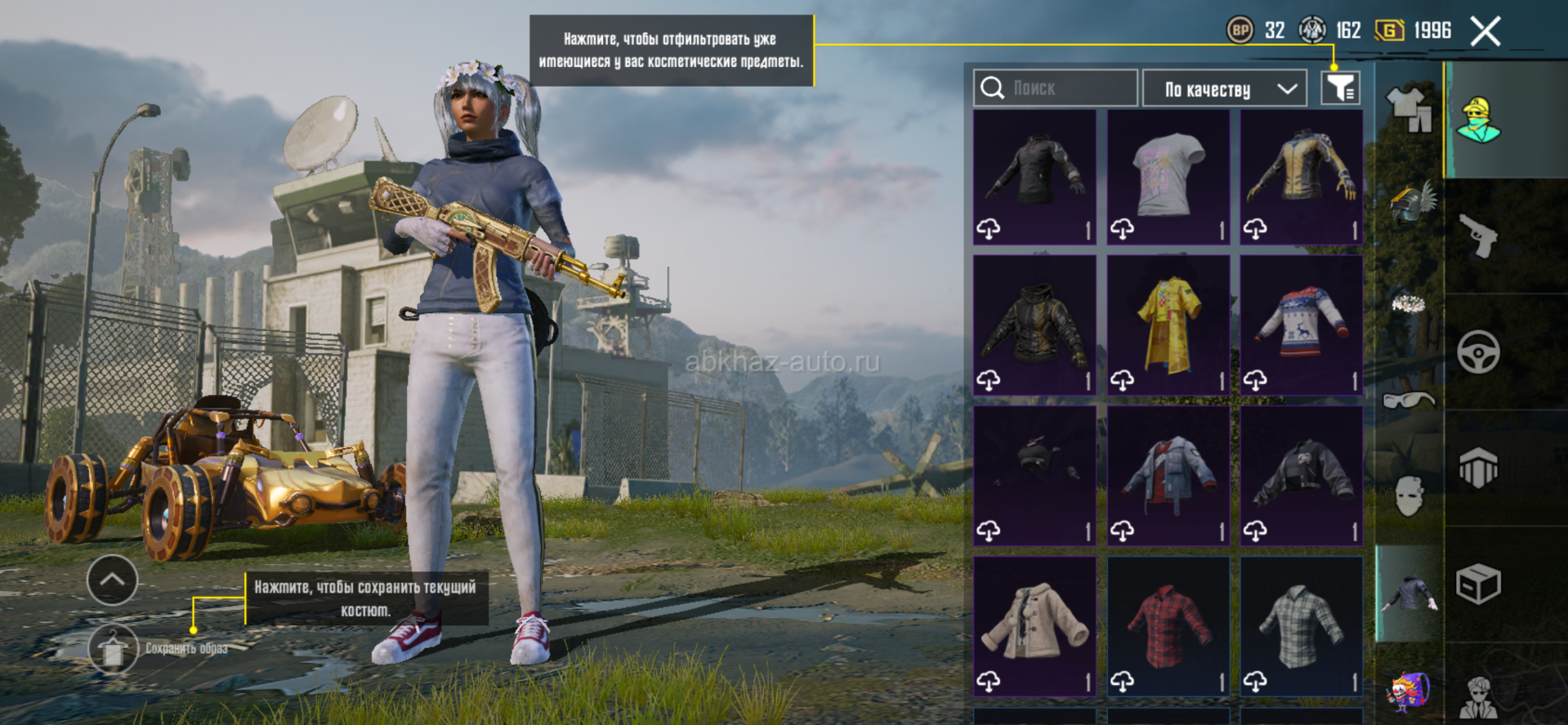Close the inventory with the X button
The width and height of the screenshot is (1568, 725).
(x=1485, y=32)
